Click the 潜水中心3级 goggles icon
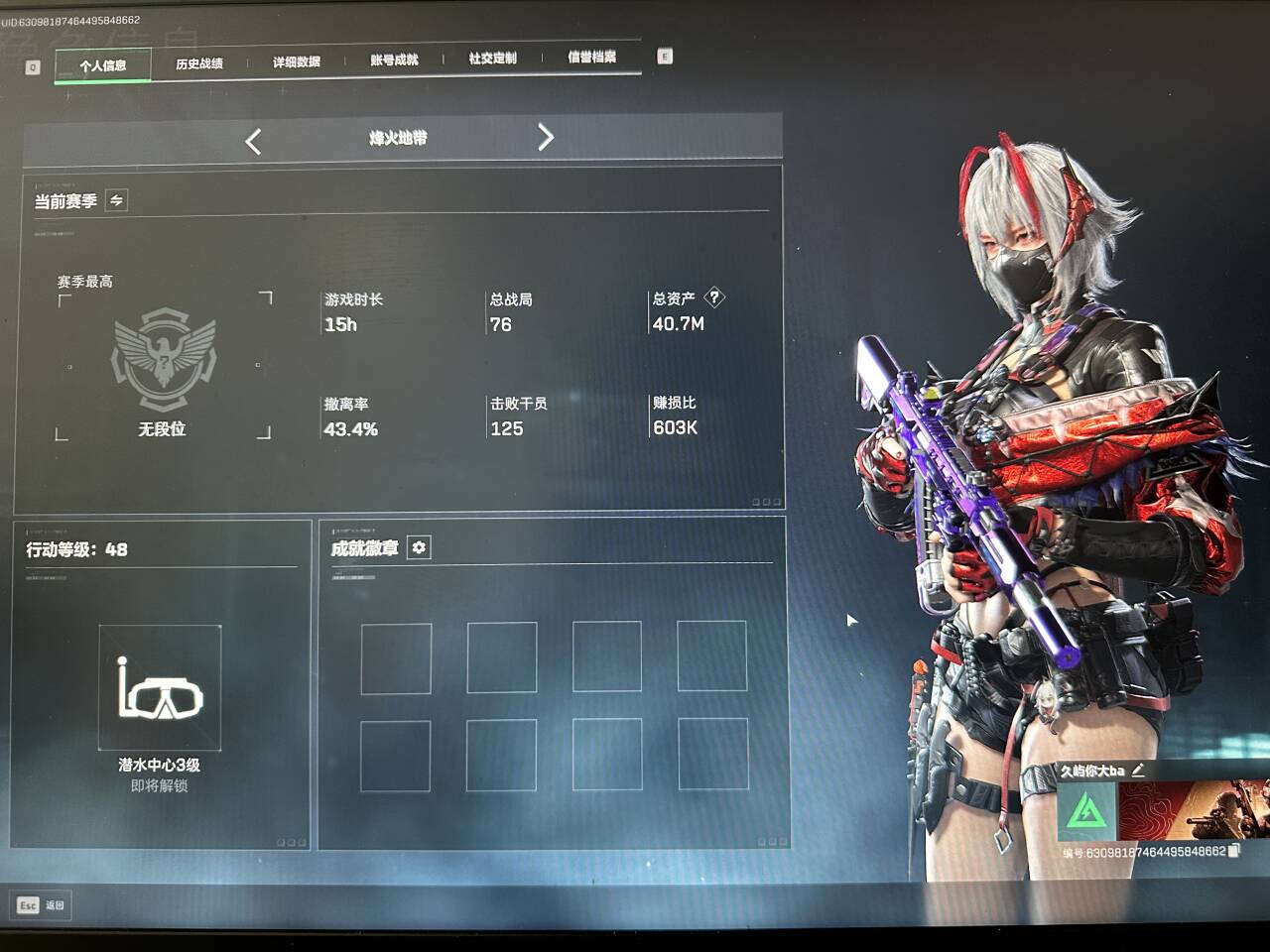The width and height of the screenshot is (1270, 952). tap(160, 687)
